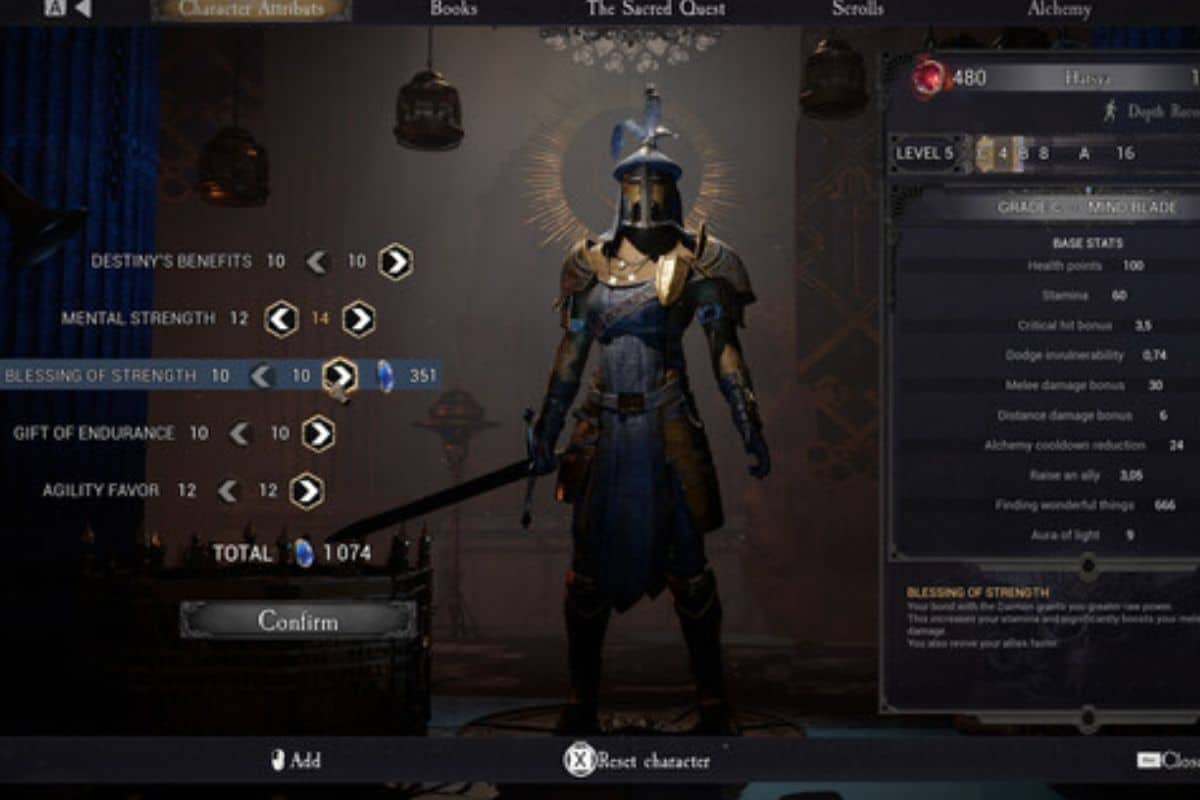Decrease Destiny's Benefits with left arrow
This screenshot has width=1200, height=800.
(x=318, y=262)
